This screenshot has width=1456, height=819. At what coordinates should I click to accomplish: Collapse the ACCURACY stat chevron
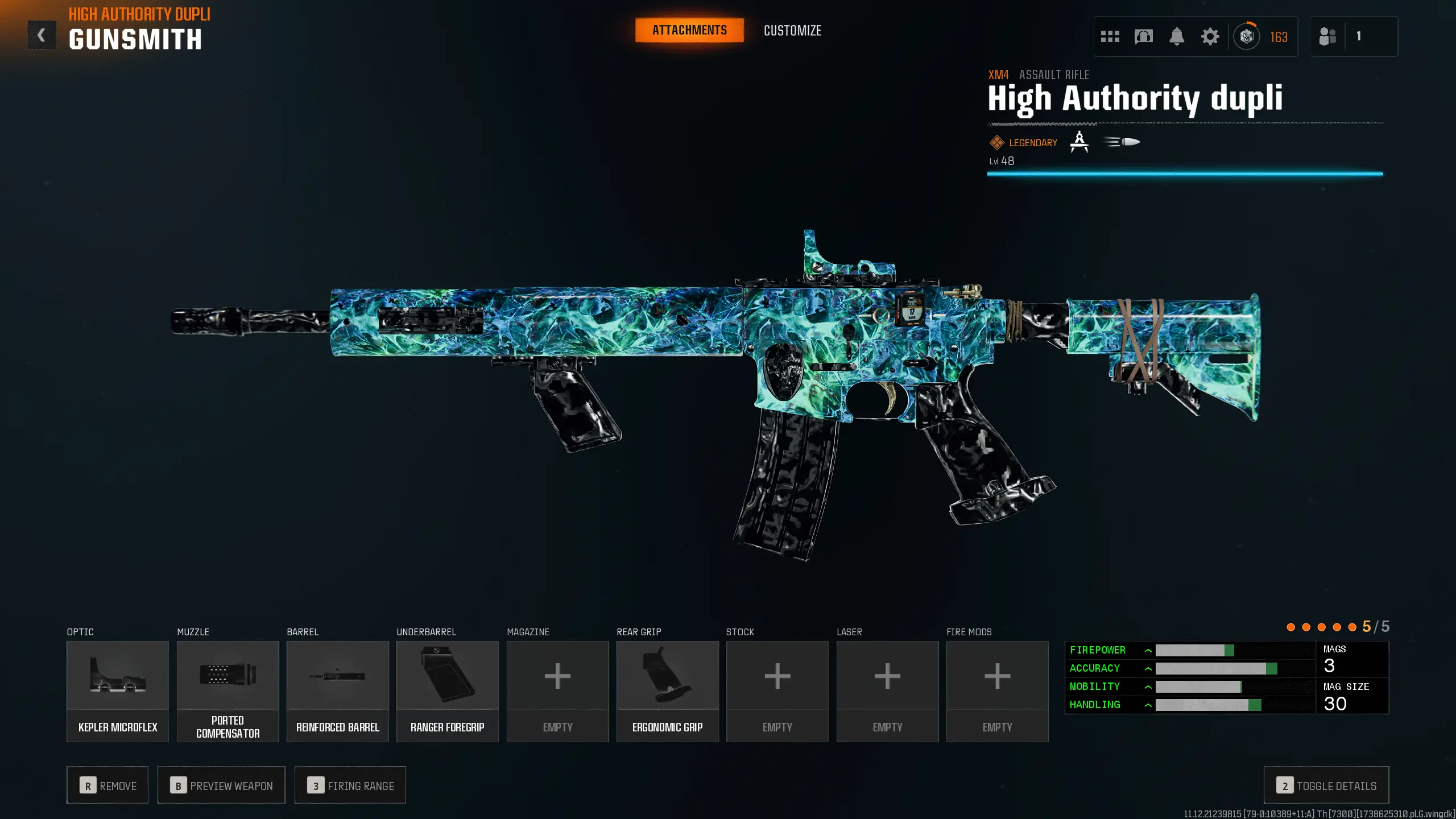[1148, 668]
